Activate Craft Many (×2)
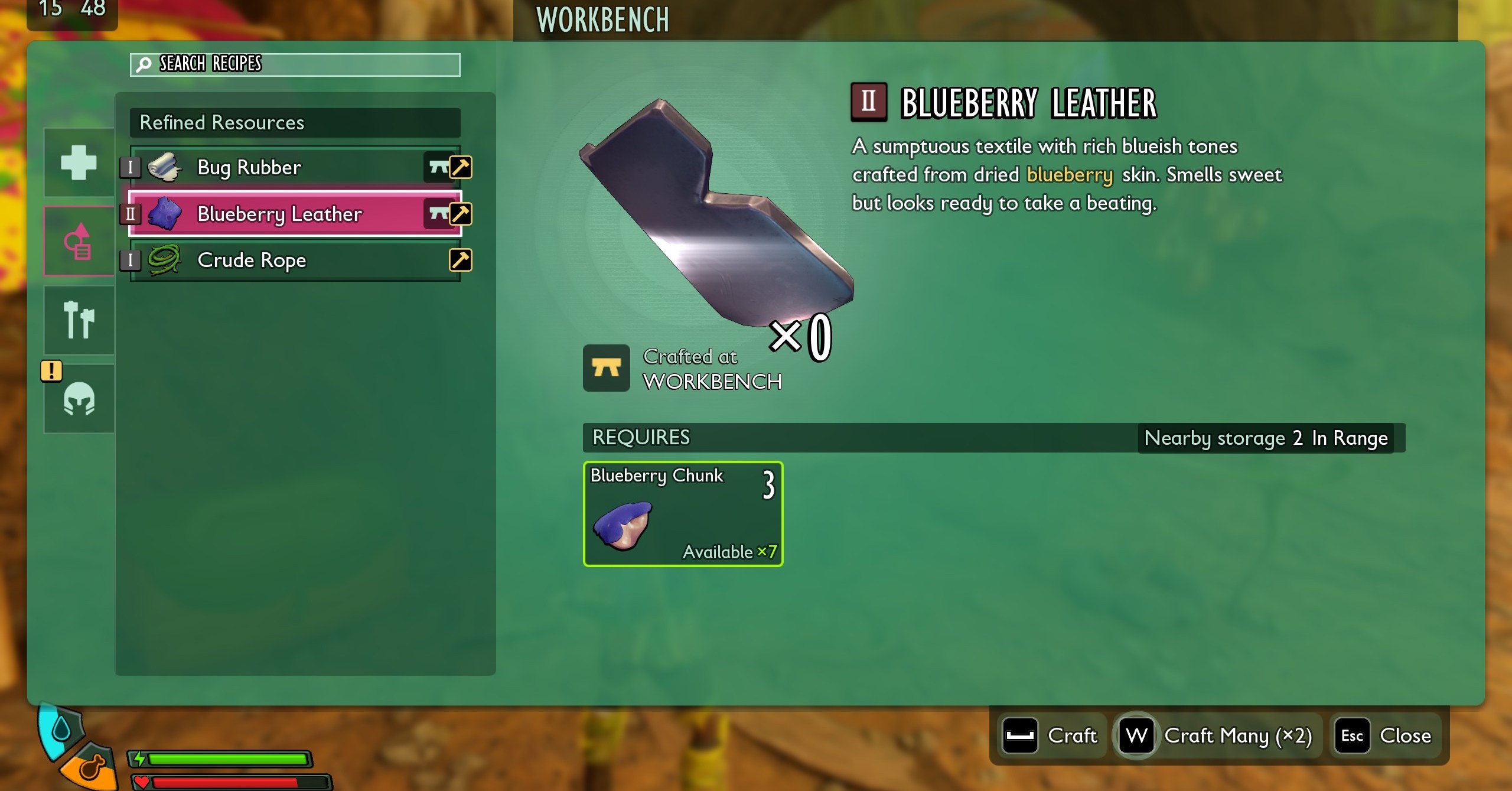Screen dimensions: 1512x791 pyautogui.click(x=1218, y=736)
